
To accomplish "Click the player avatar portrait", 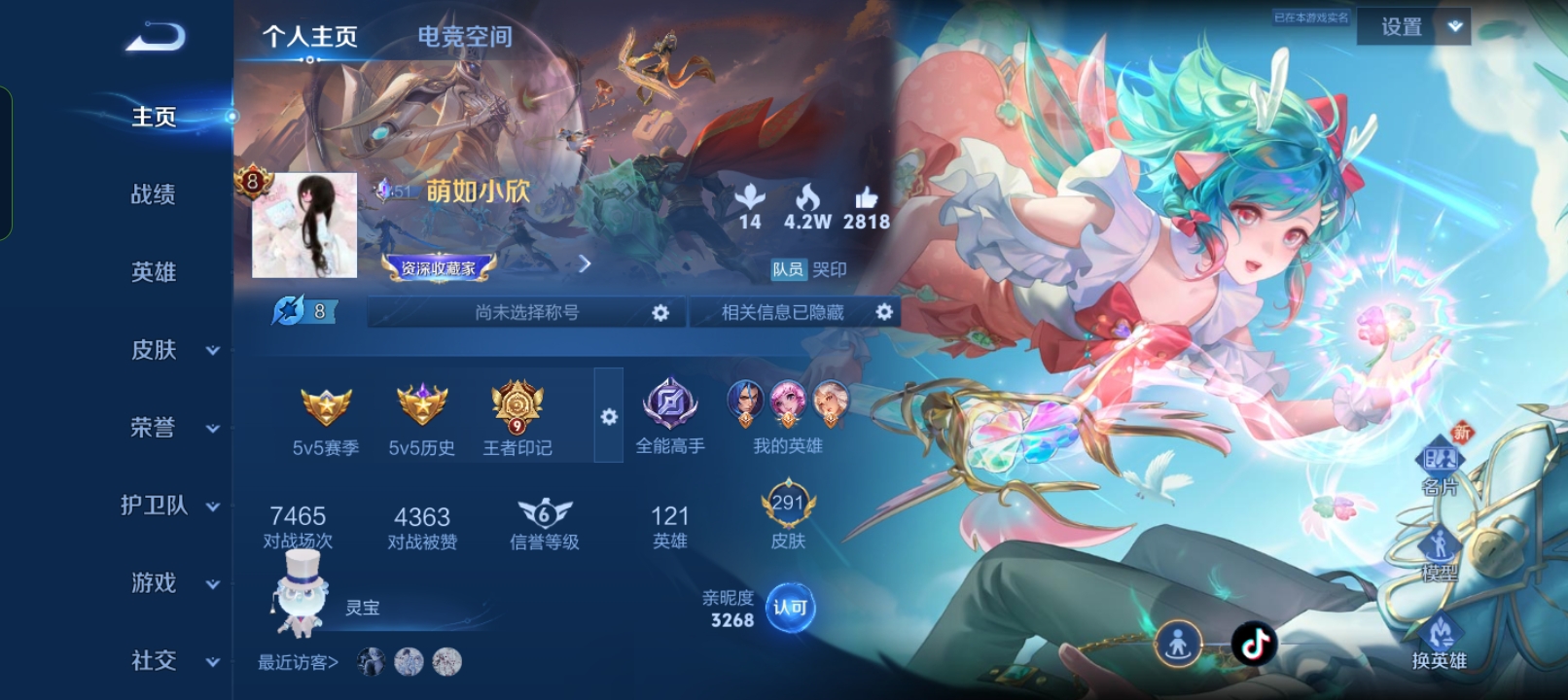I will point(304,226).
